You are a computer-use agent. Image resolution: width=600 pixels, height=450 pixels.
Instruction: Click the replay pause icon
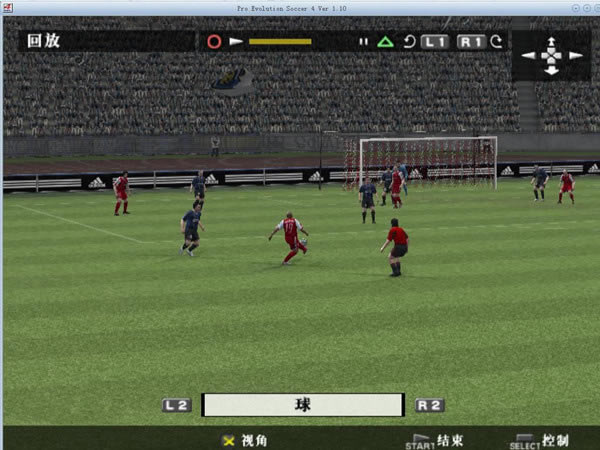click(x=364, y=42)
